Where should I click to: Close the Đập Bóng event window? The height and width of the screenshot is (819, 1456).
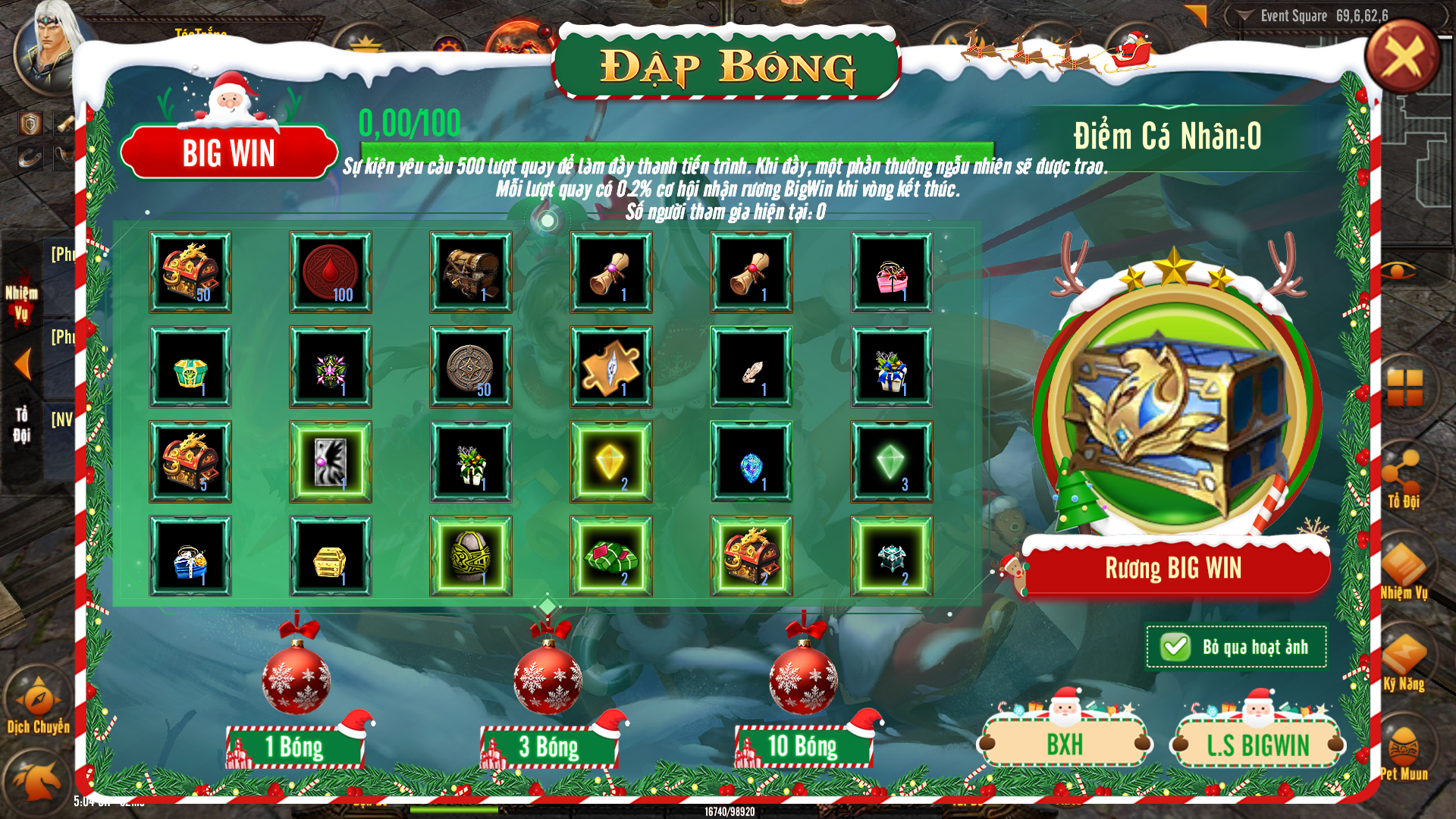(x=1402, y=56)
